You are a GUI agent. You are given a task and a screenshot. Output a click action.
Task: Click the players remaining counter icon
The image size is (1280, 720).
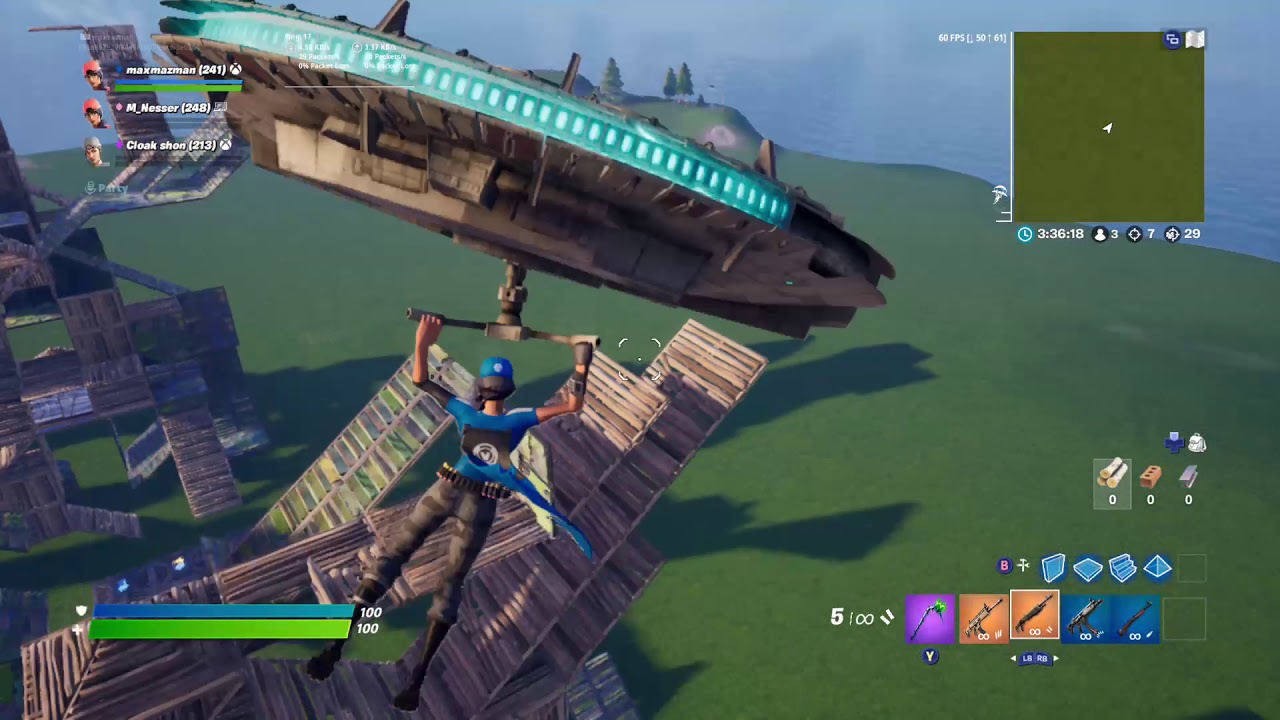tap(1100, 234)
